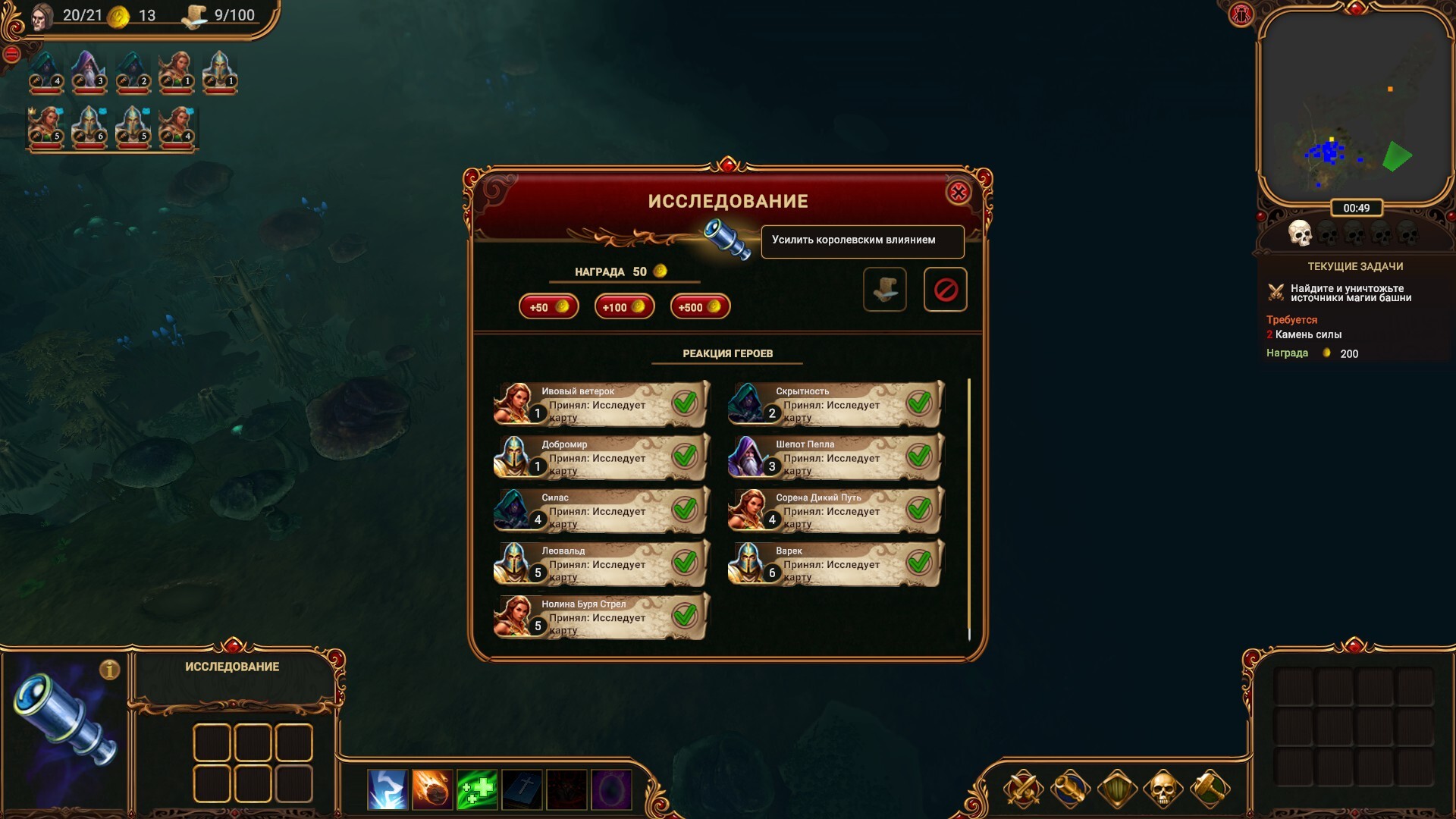
Task: Open info for the Исследование flag
Action: 110,670
